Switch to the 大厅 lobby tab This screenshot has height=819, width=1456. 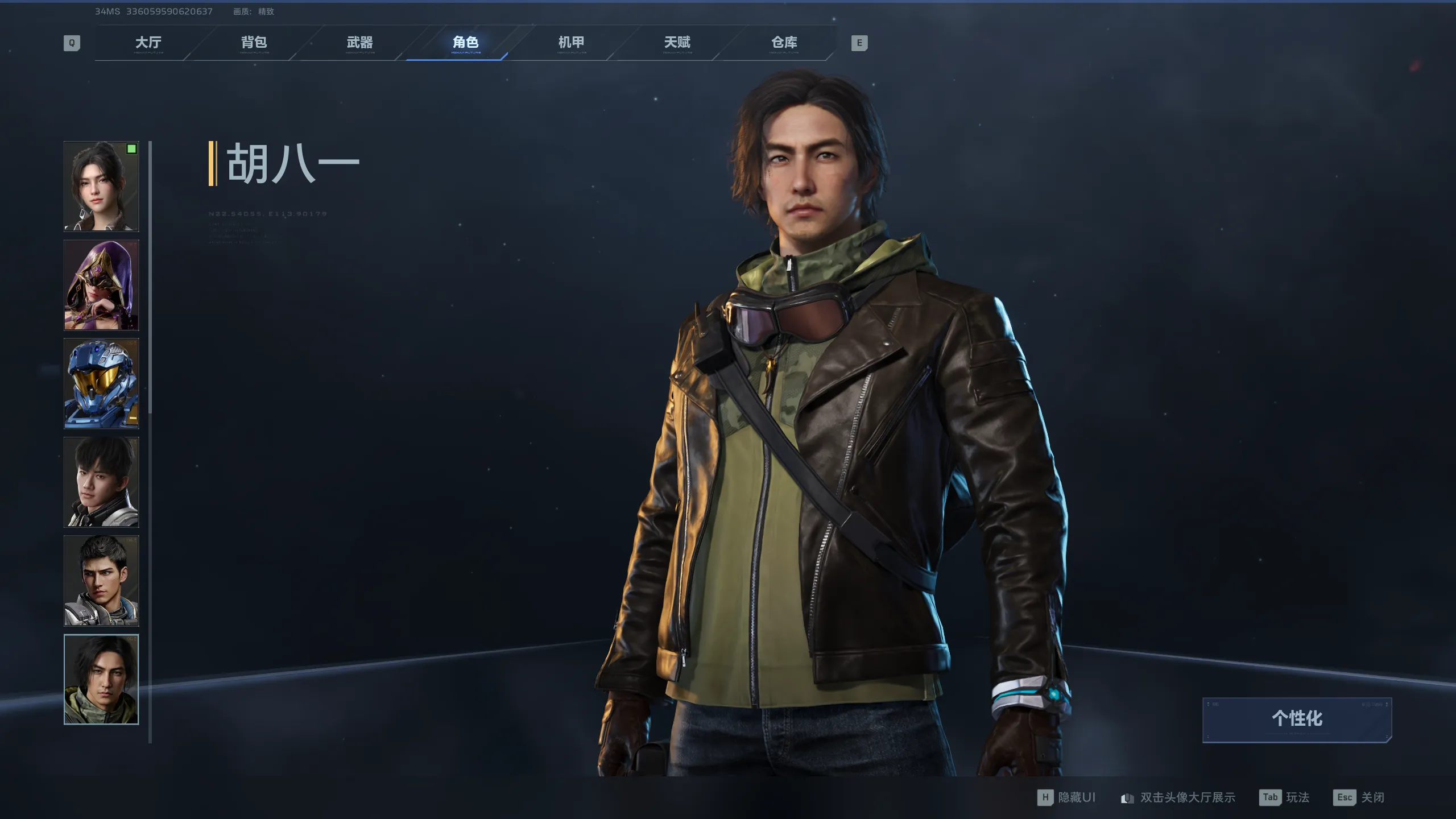(148, 43)
